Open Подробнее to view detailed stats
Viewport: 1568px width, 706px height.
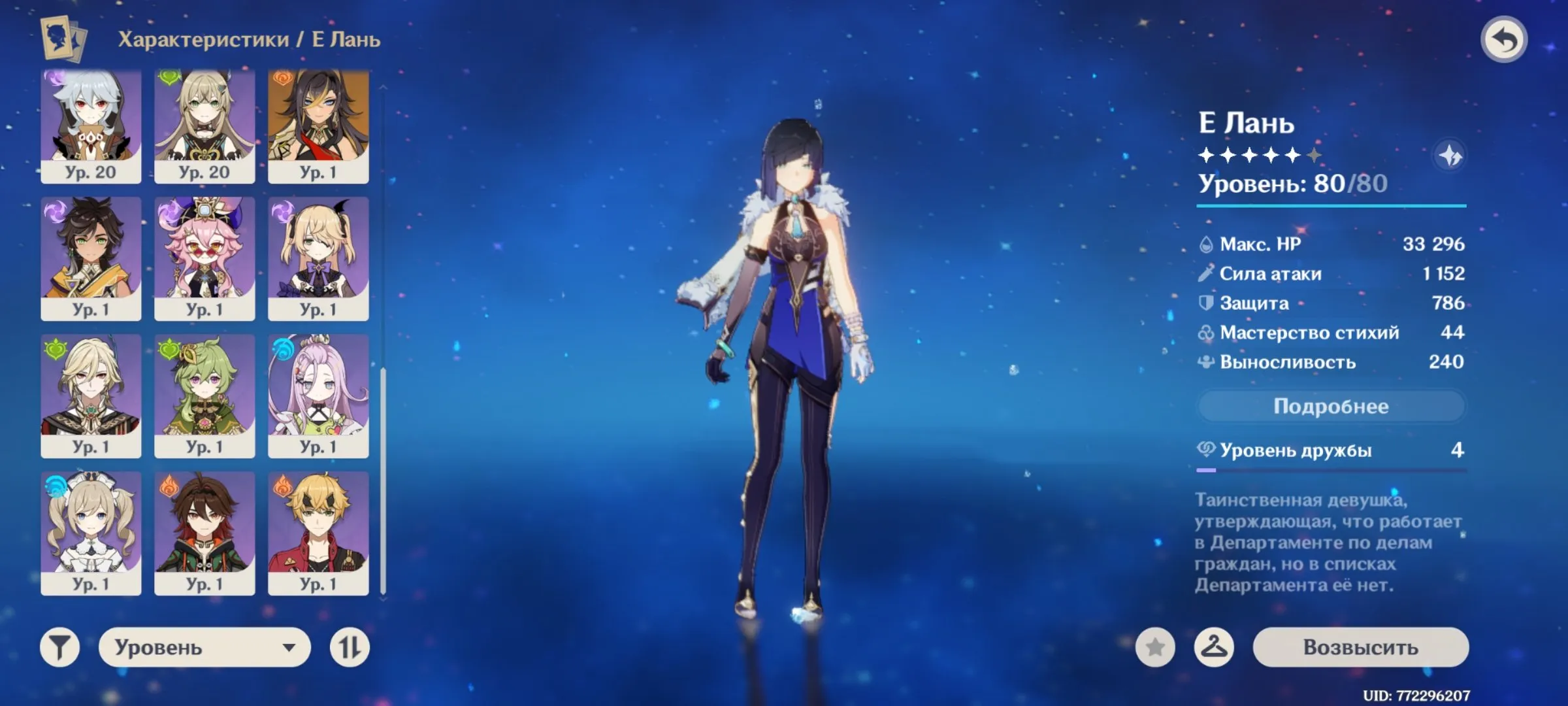tap(1330, 406)
